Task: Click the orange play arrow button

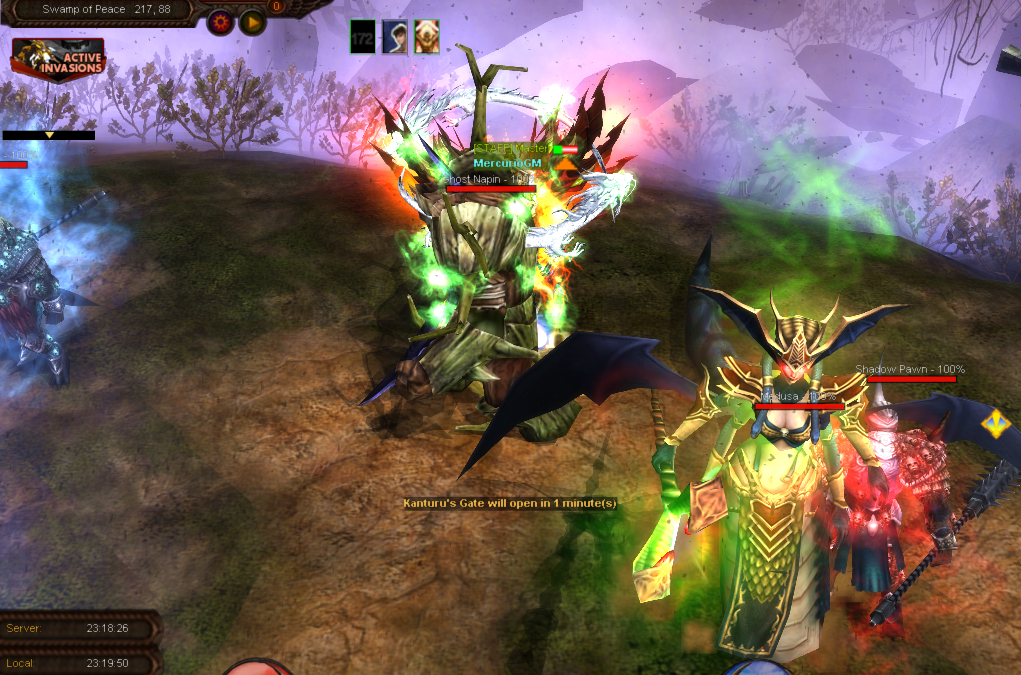Action: (x=252, y=22)
